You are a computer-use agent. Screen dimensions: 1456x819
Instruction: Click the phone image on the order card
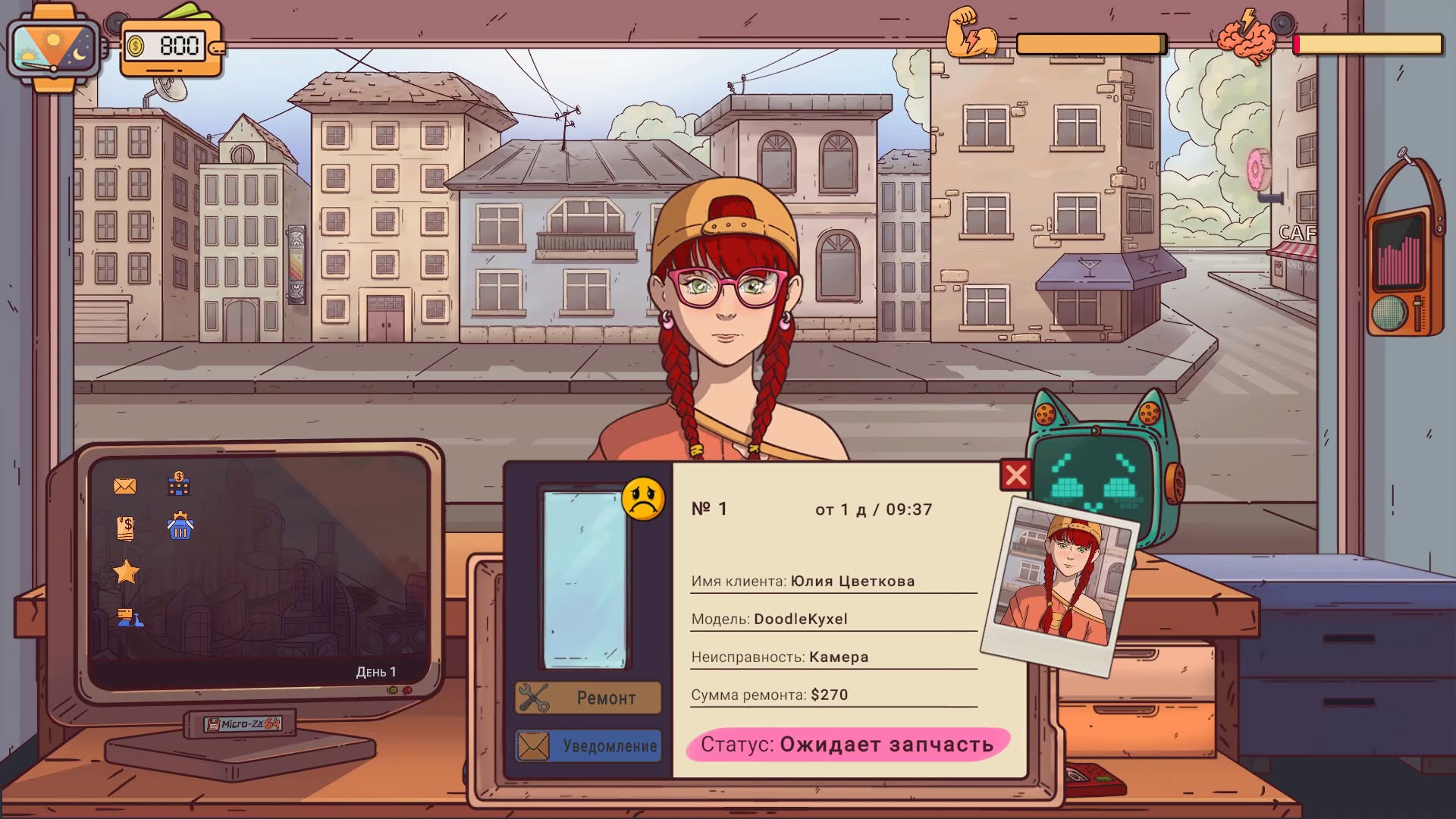click(585, 579)
